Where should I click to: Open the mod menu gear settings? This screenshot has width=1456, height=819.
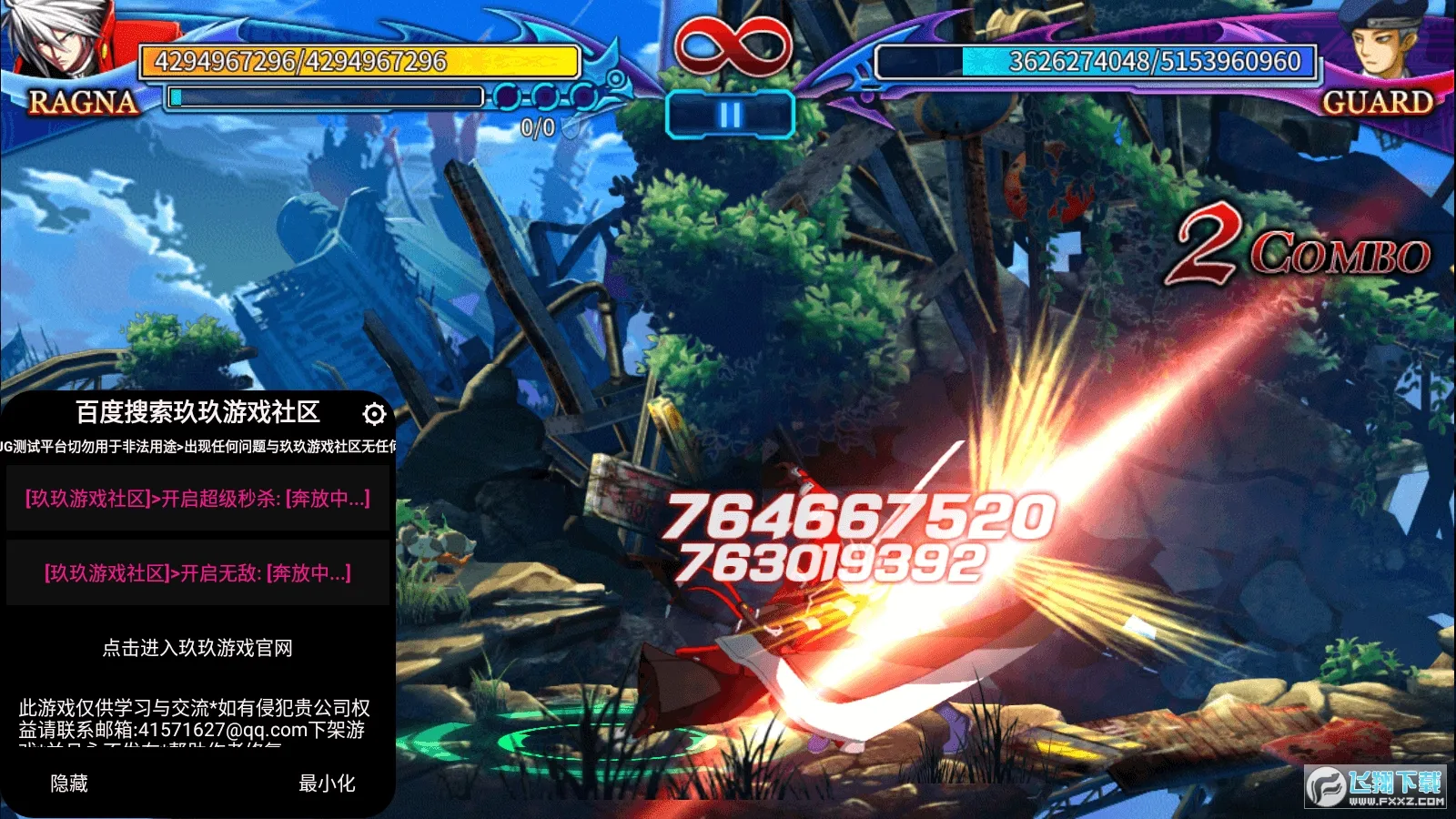[x=374, y=414]
